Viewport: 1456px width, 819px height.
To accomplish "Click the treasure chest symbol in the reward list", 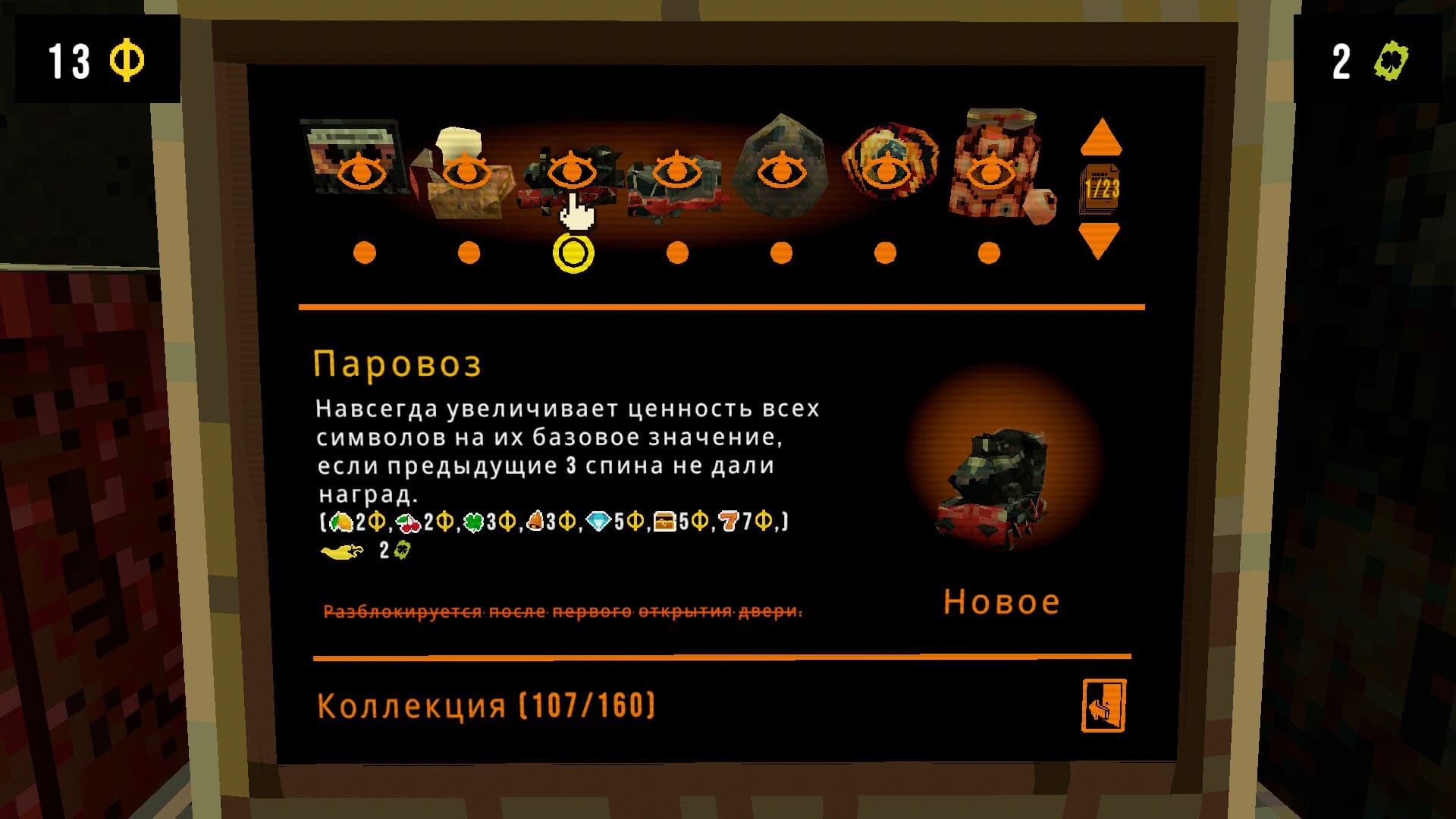I will (x=666, y=522).
